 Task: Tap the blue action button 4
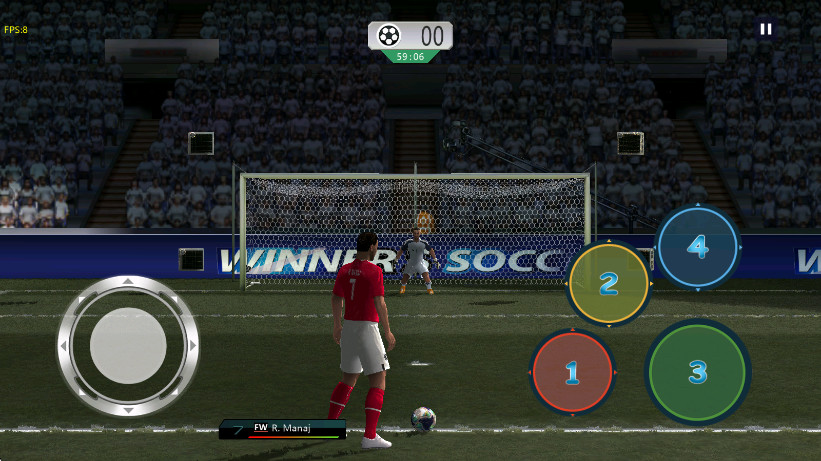tap(698, 245)
